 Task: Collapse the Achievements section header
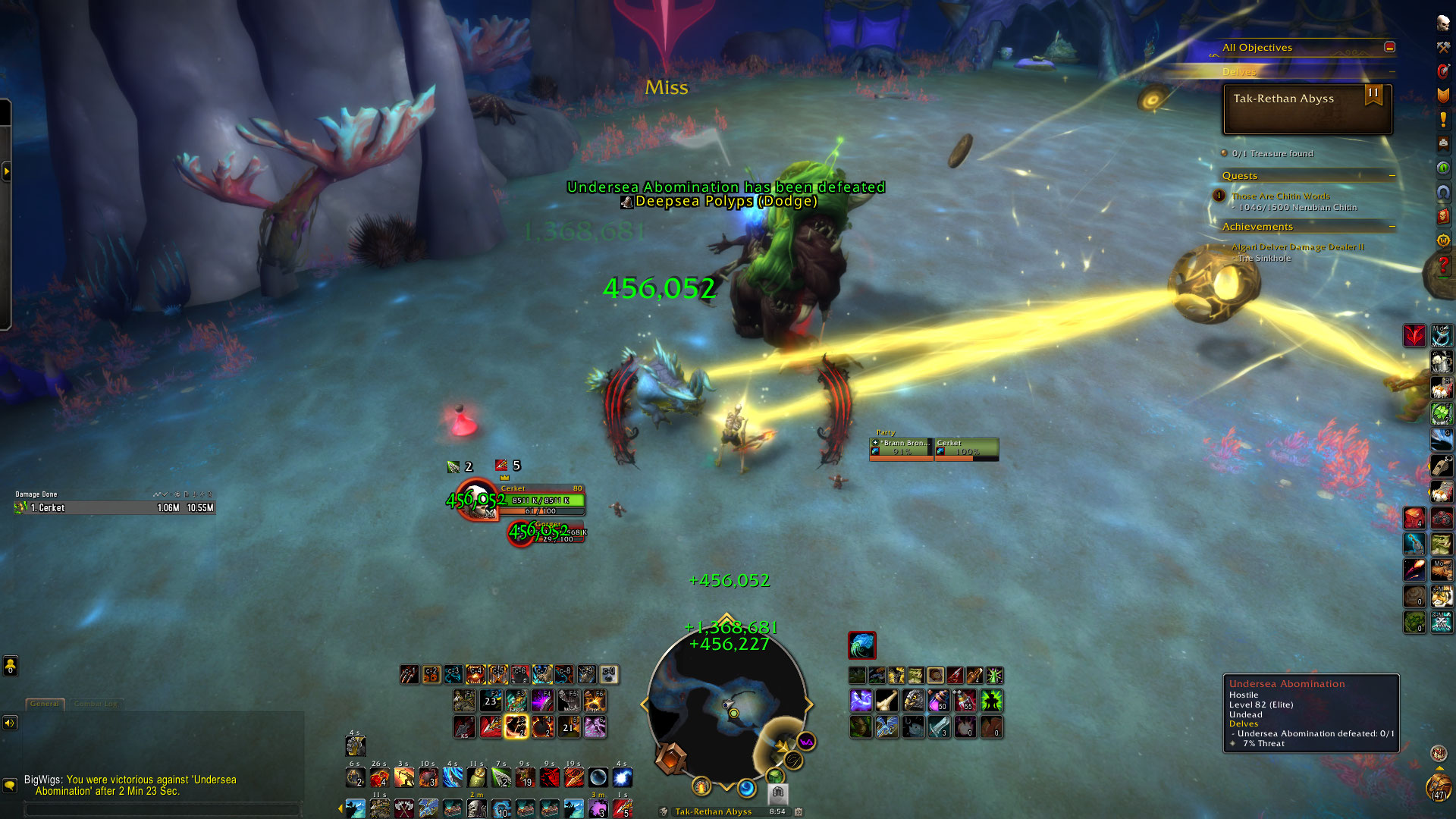[x=1392, y=226]
